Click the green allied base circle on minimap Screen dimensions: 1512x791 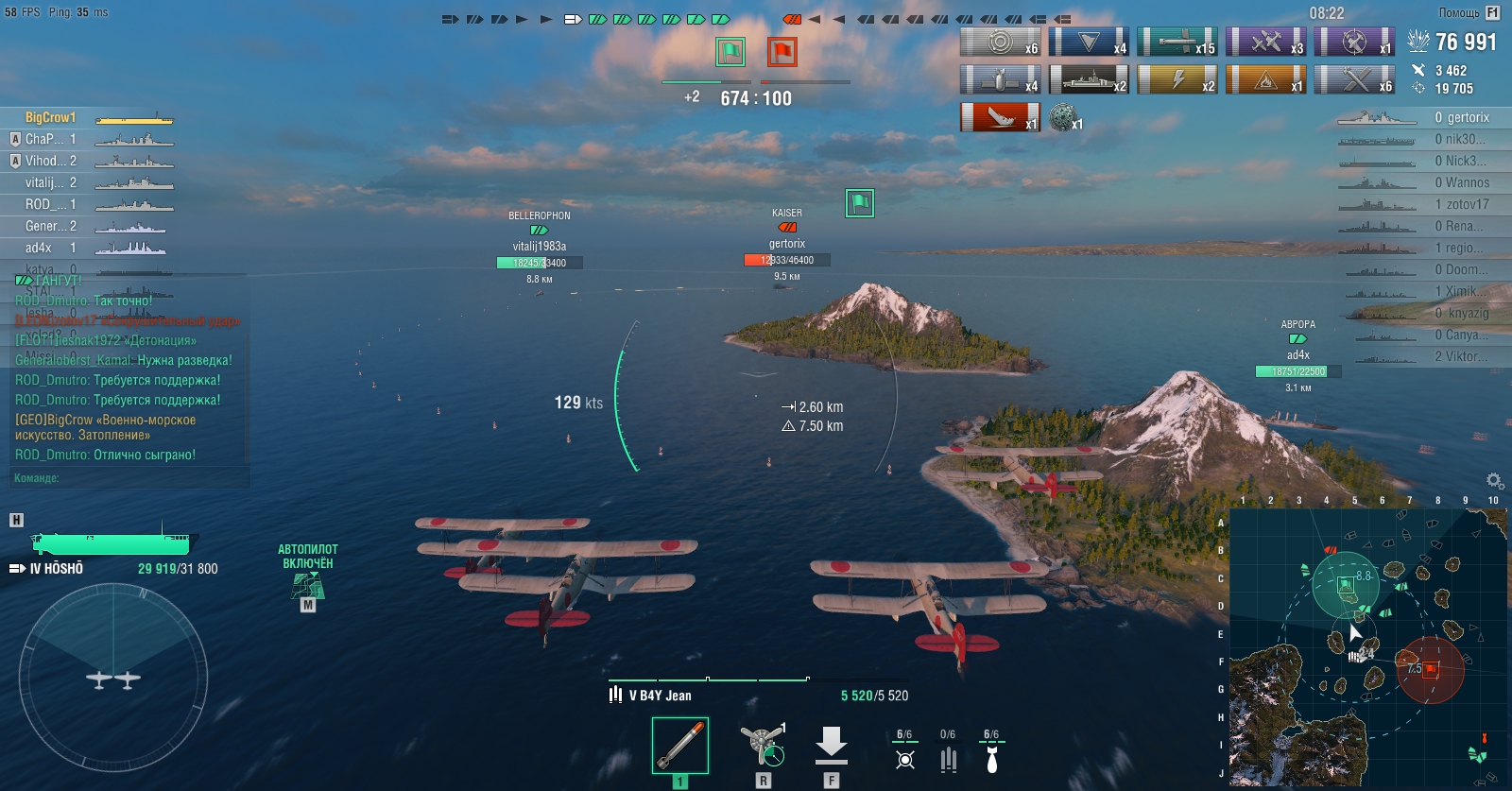point(1346,585)
